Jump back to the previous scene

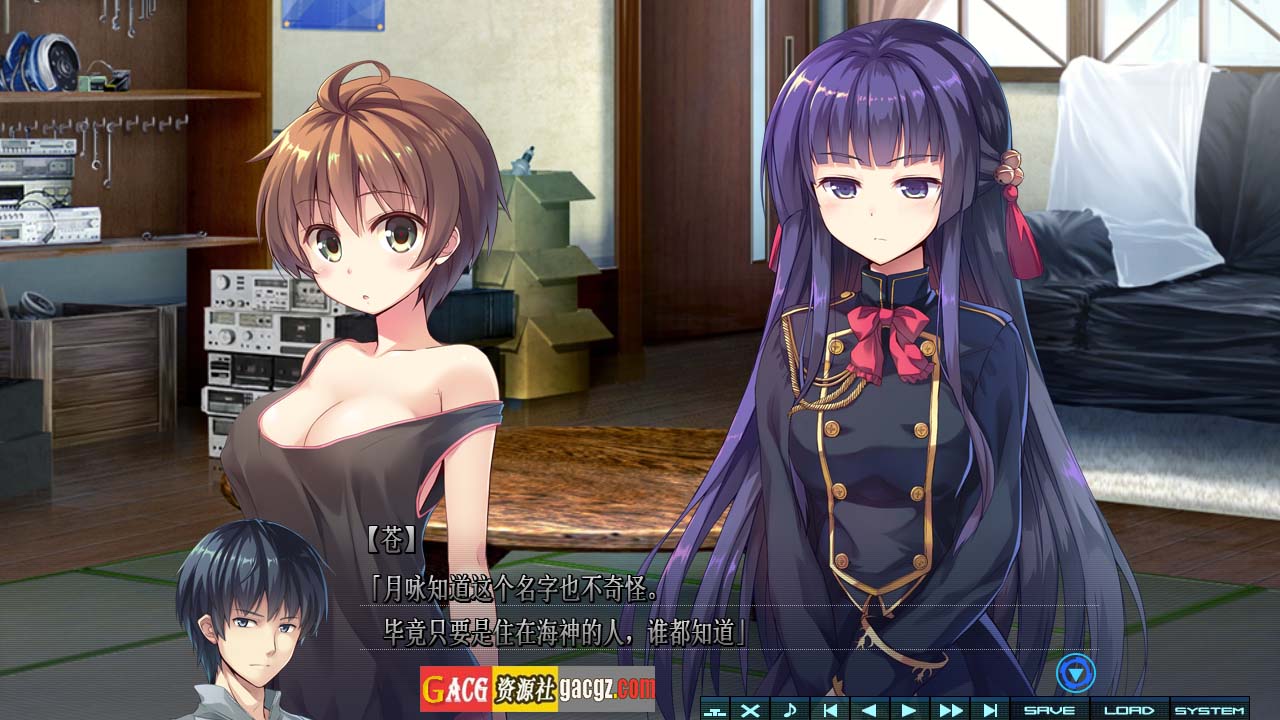(829, 710)
